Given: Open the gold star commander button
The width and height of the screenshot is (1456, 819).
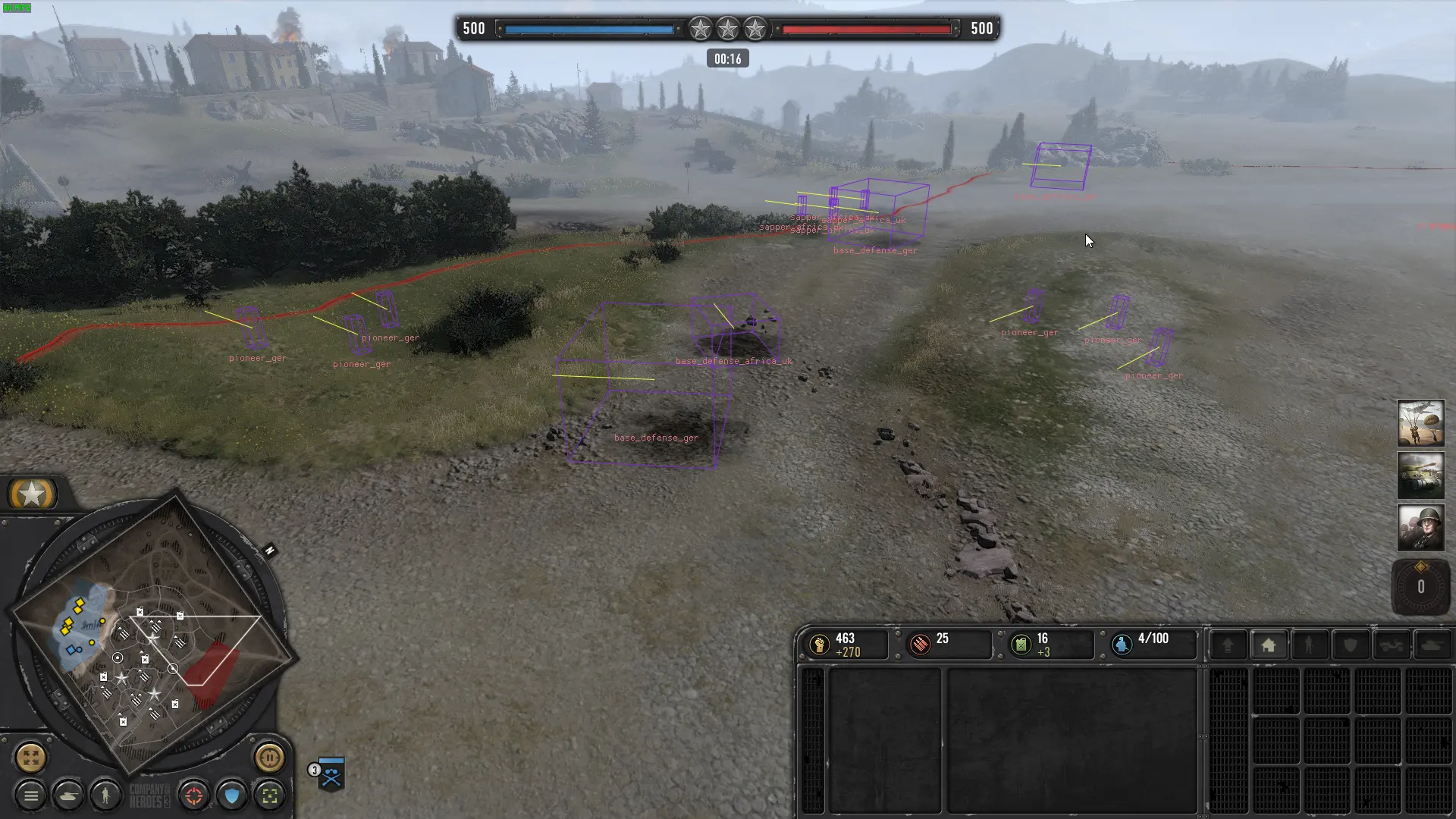Looking at the screenshot, I should pos(32,494).
